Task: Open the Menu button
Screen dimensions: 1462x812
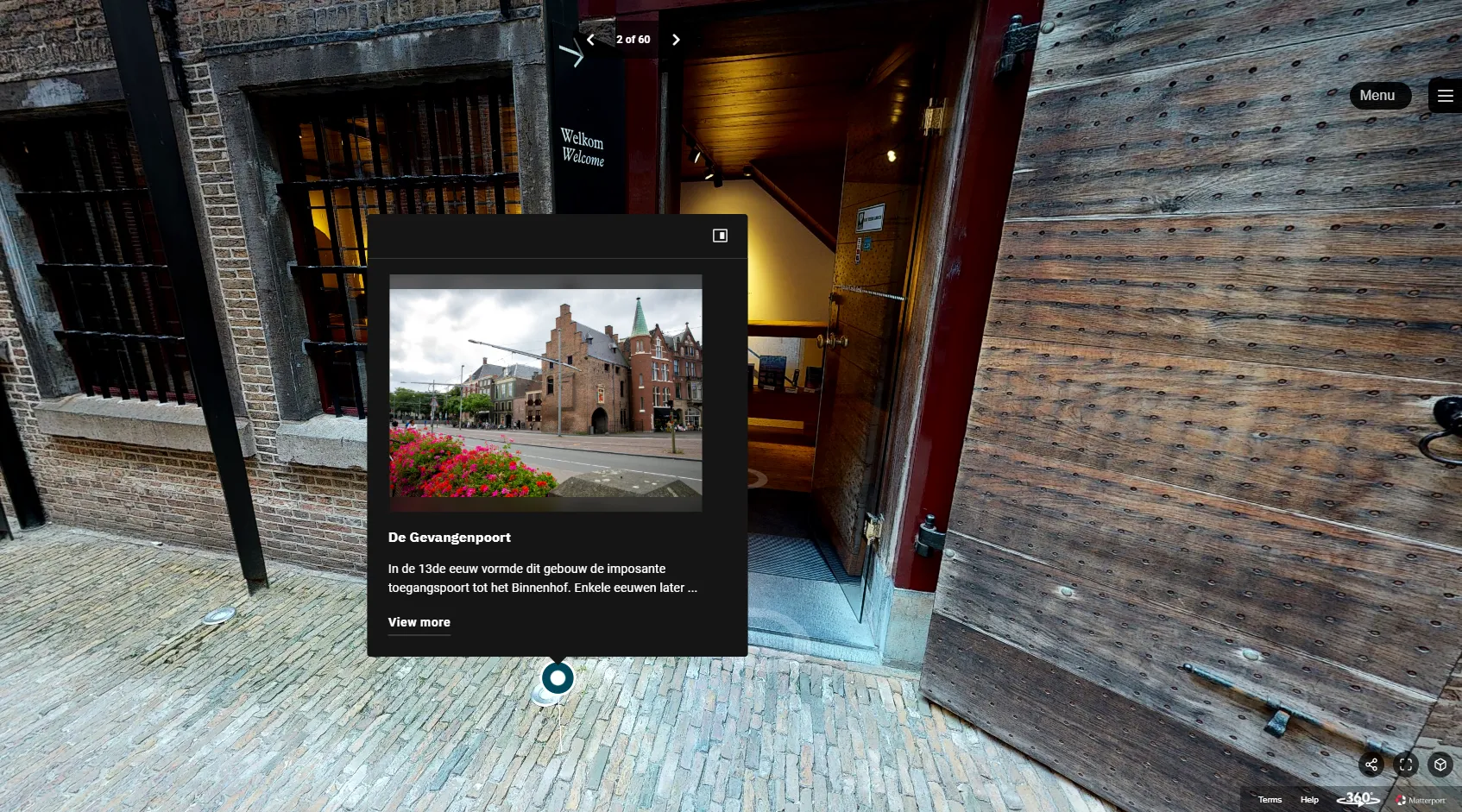Action: [1379, 96]
